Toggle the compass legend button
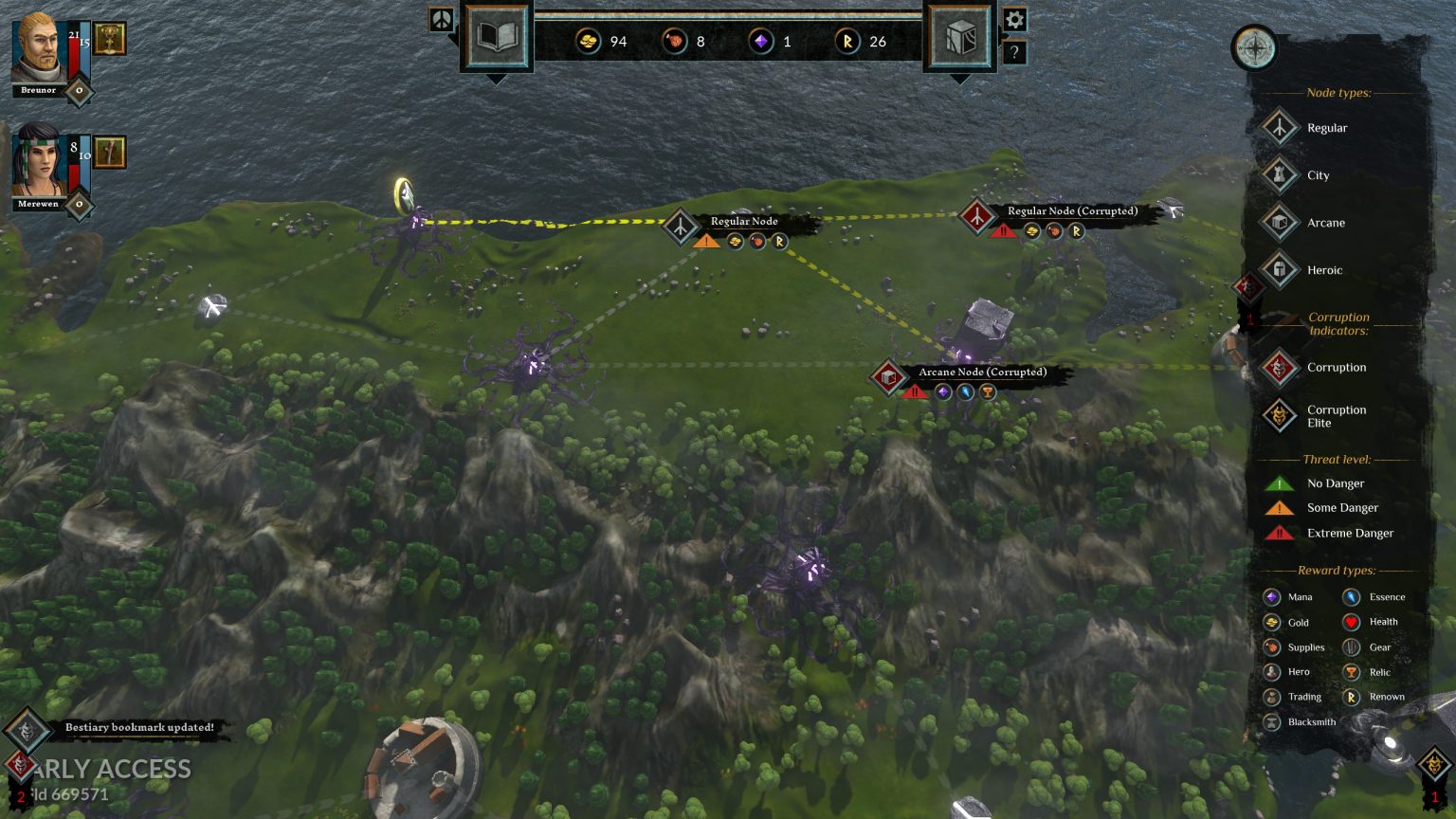This screenshot has width=1456, height=819. (x=1254, y=48)
